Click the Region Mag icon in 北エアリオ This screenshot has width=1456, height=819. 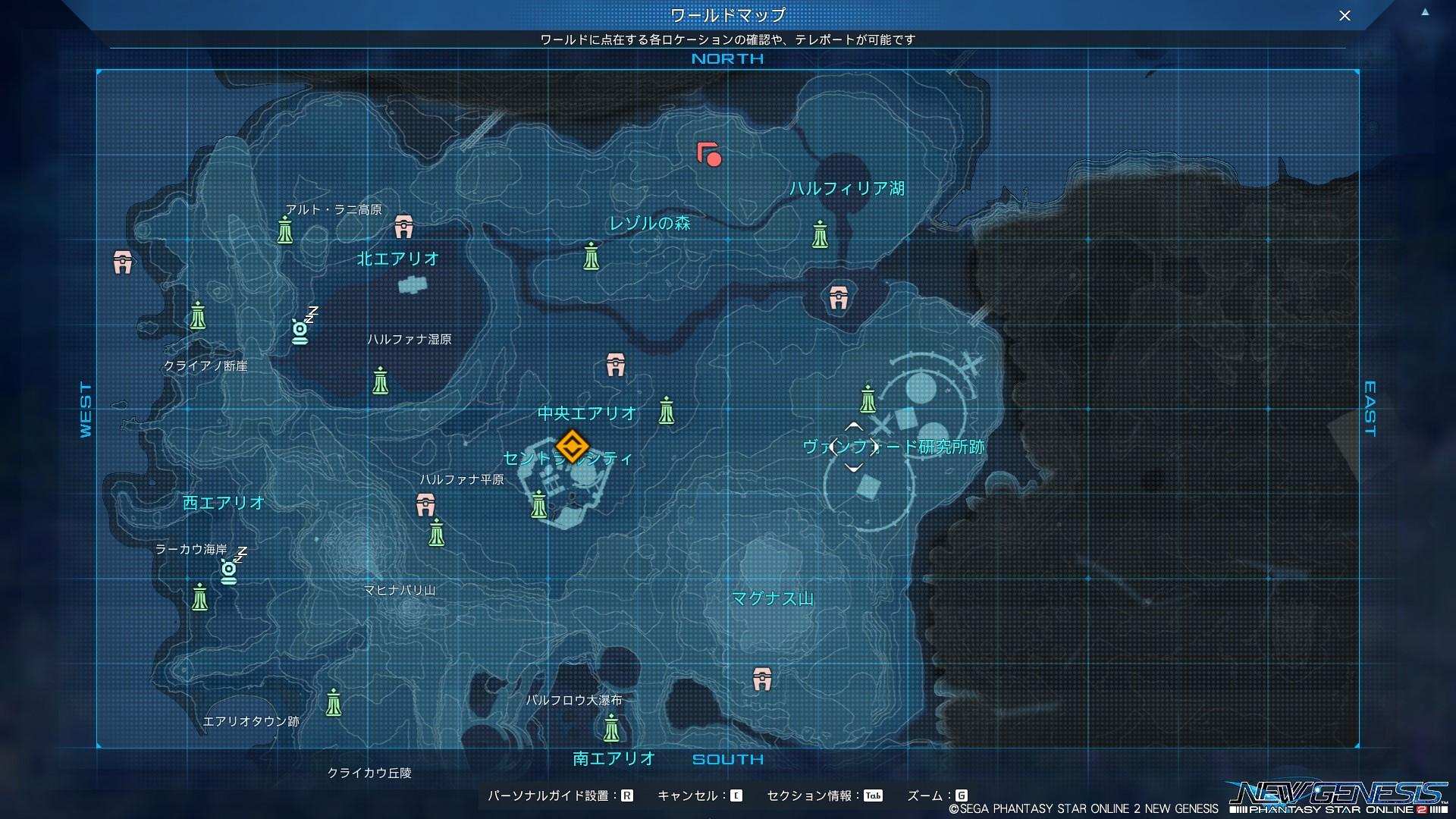(x=402, y=225)
